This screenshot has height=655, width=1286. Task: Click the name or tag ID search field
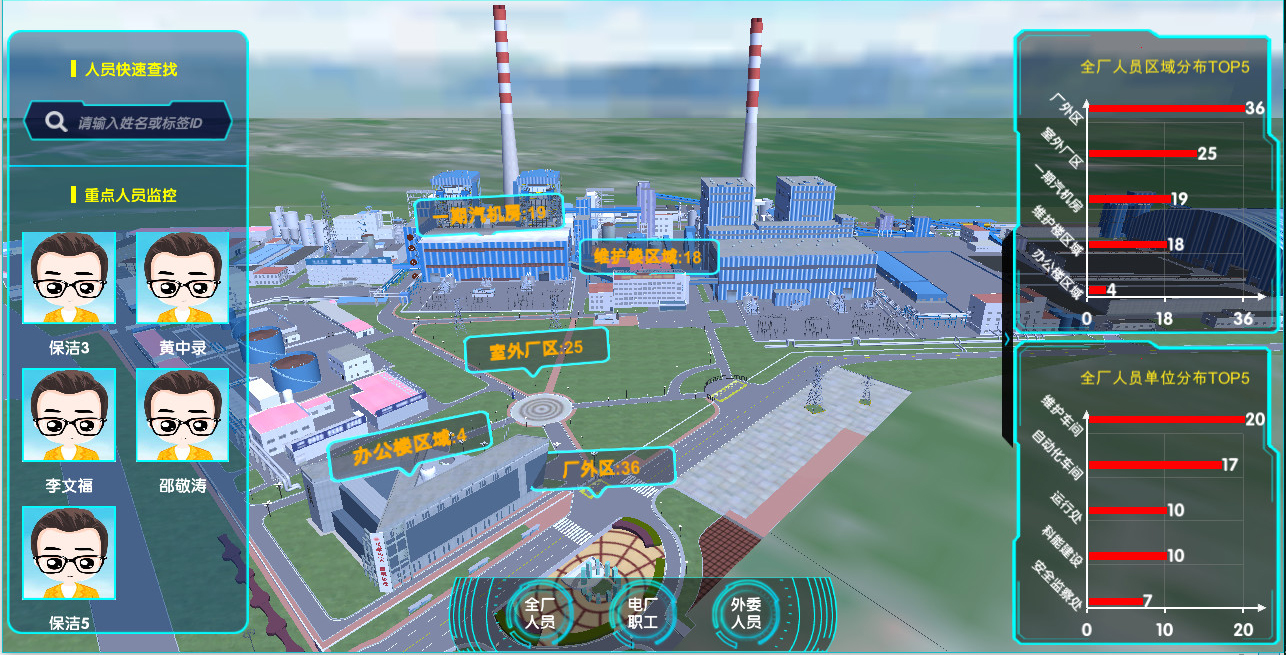[140, 123]
